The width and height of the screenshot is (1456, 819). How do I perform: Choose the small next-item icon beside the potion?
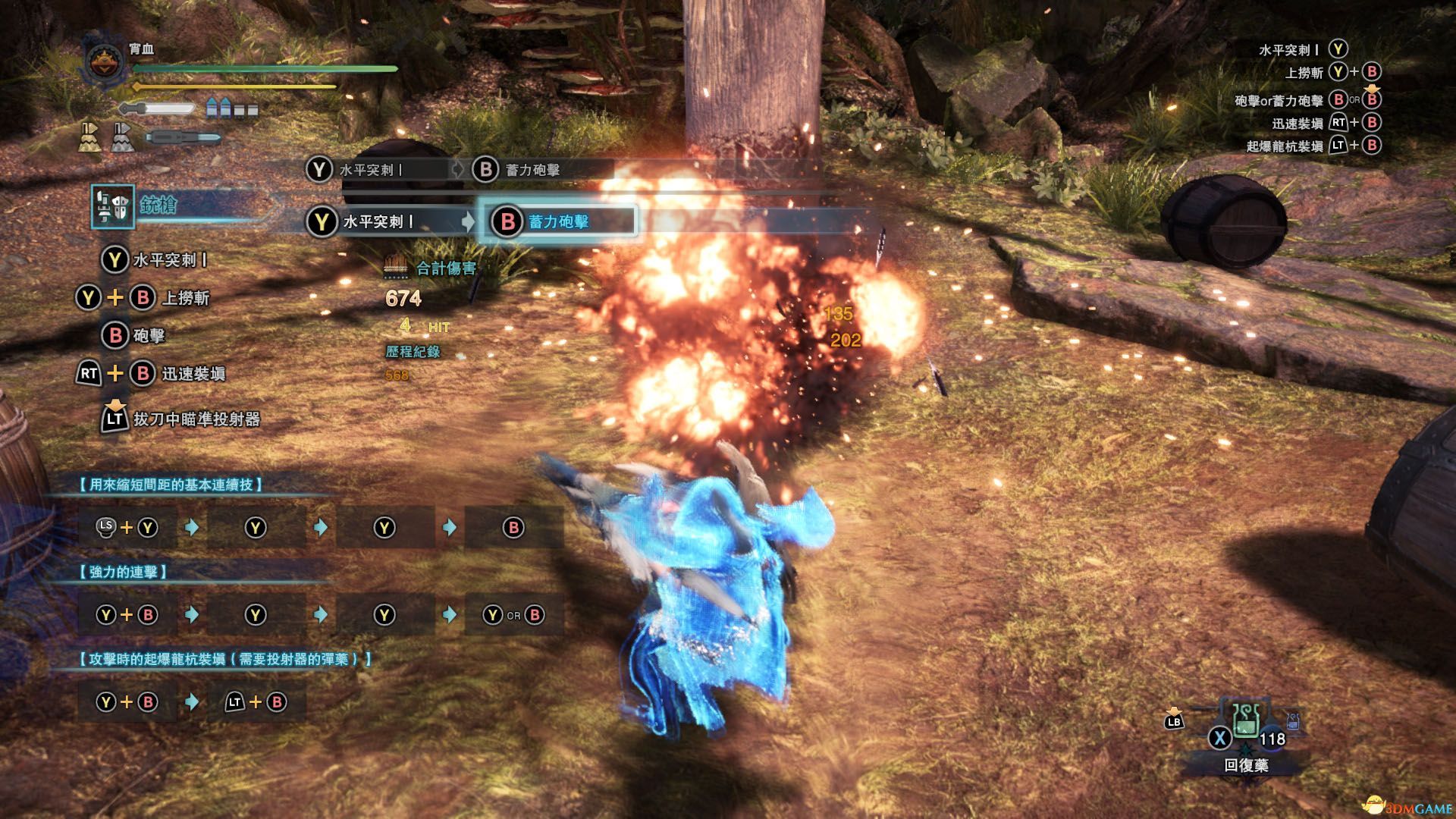point(1293,721)
